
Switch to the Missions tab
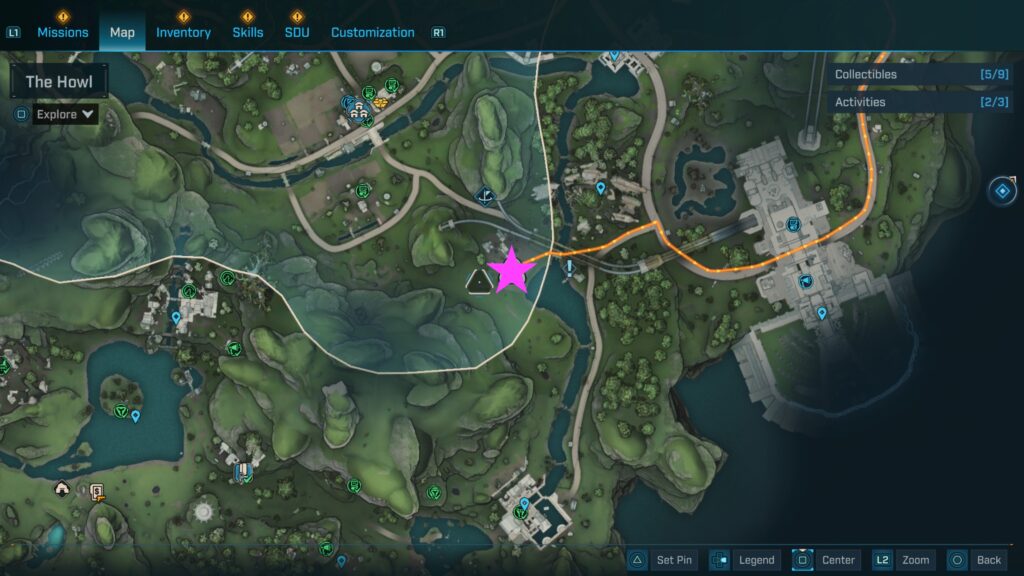click(x=63, y=32)
